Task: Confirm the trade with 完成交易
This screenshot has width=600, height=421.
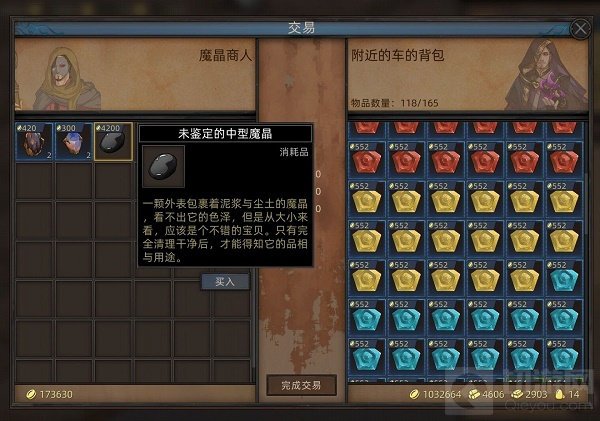Action: point(302,386)
